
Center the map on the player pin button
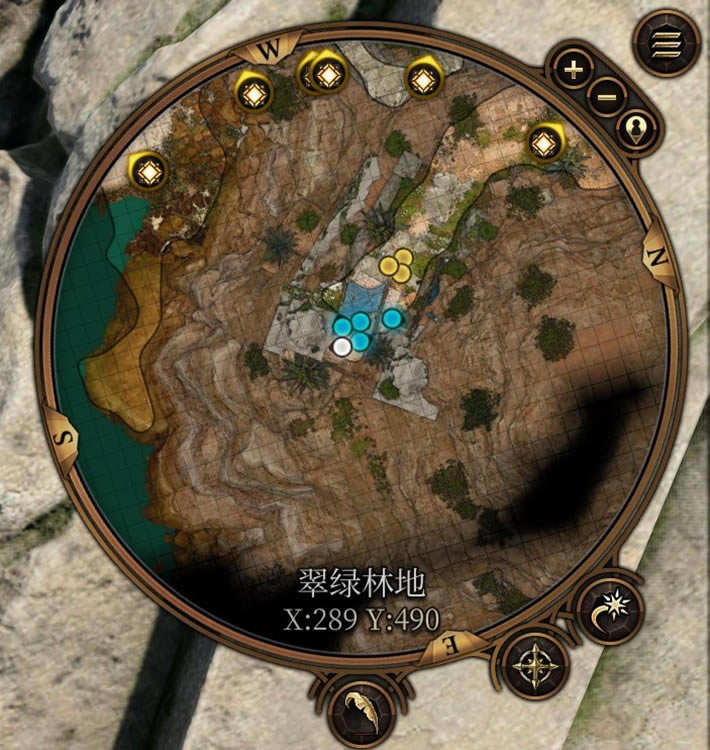tap(637, 129)
